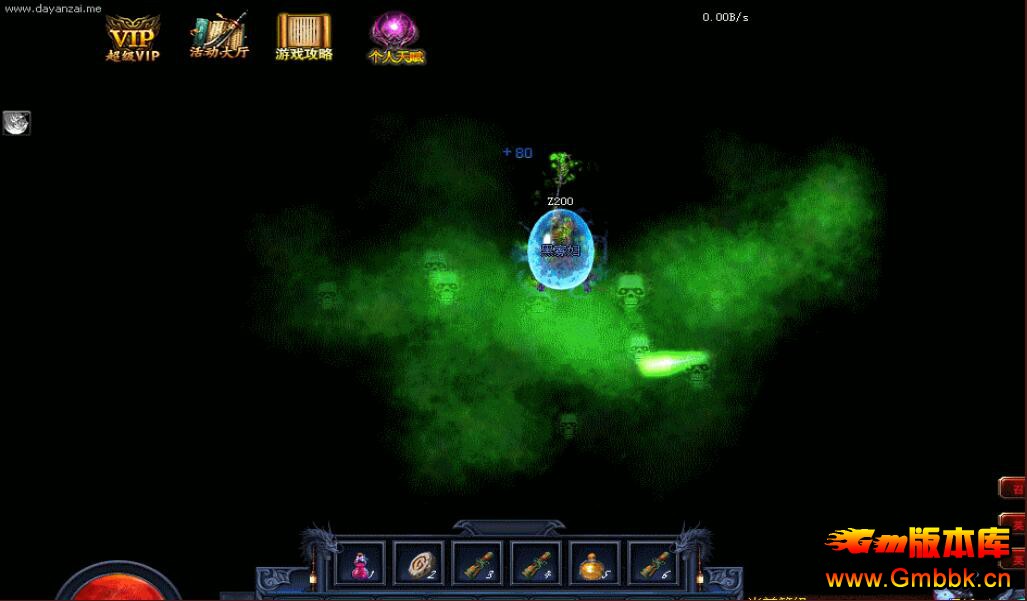Select the spiral stone in slot 2
Screen dimensions: 1027x601
(418, 565)
